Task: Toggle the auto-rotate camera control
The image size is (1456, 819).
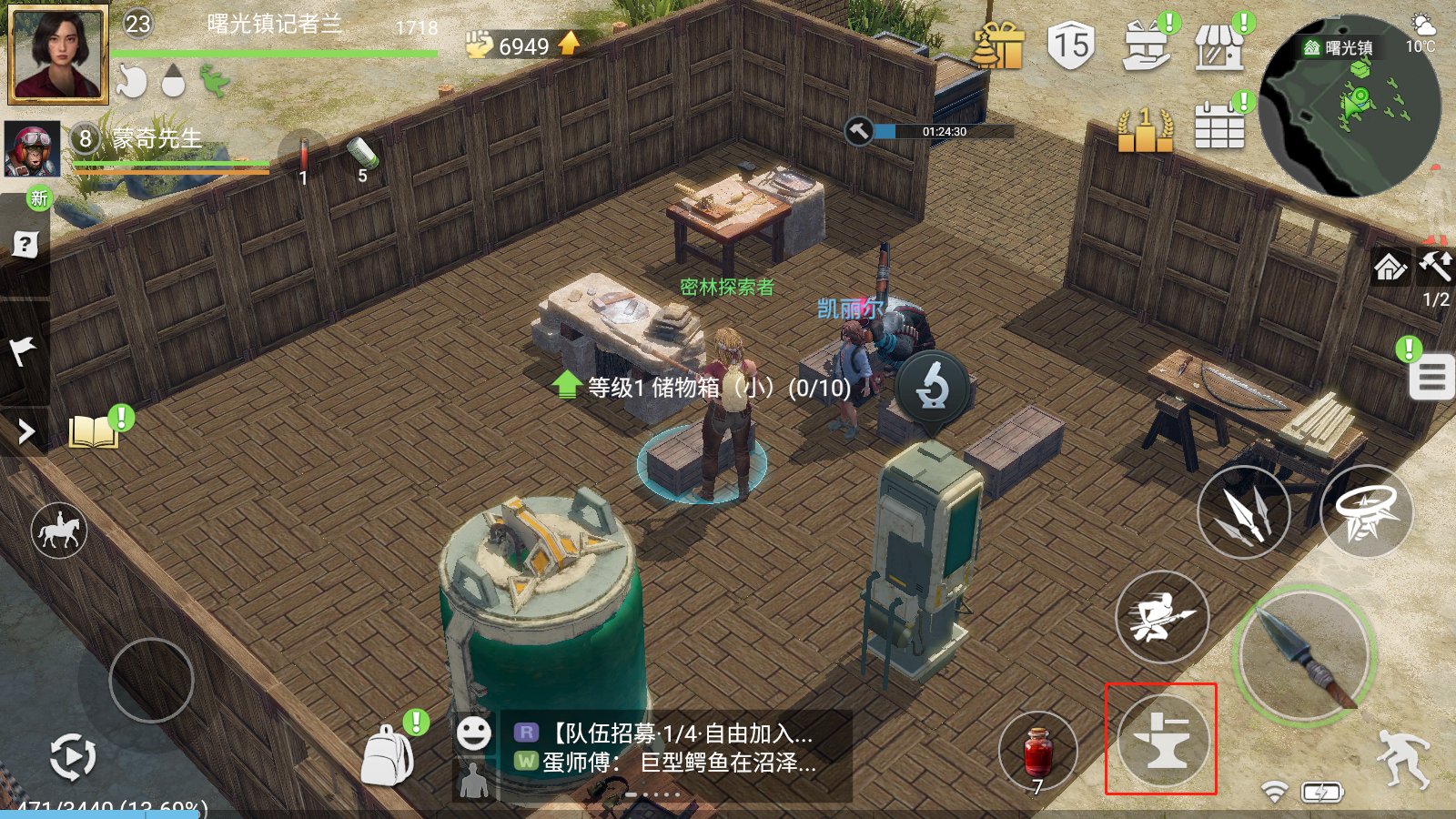Action: tap(73, 757)
